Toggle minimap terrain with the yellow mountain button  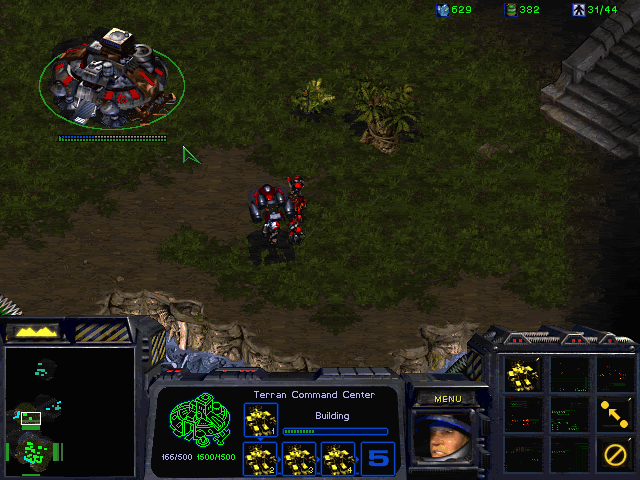(34, 330)
